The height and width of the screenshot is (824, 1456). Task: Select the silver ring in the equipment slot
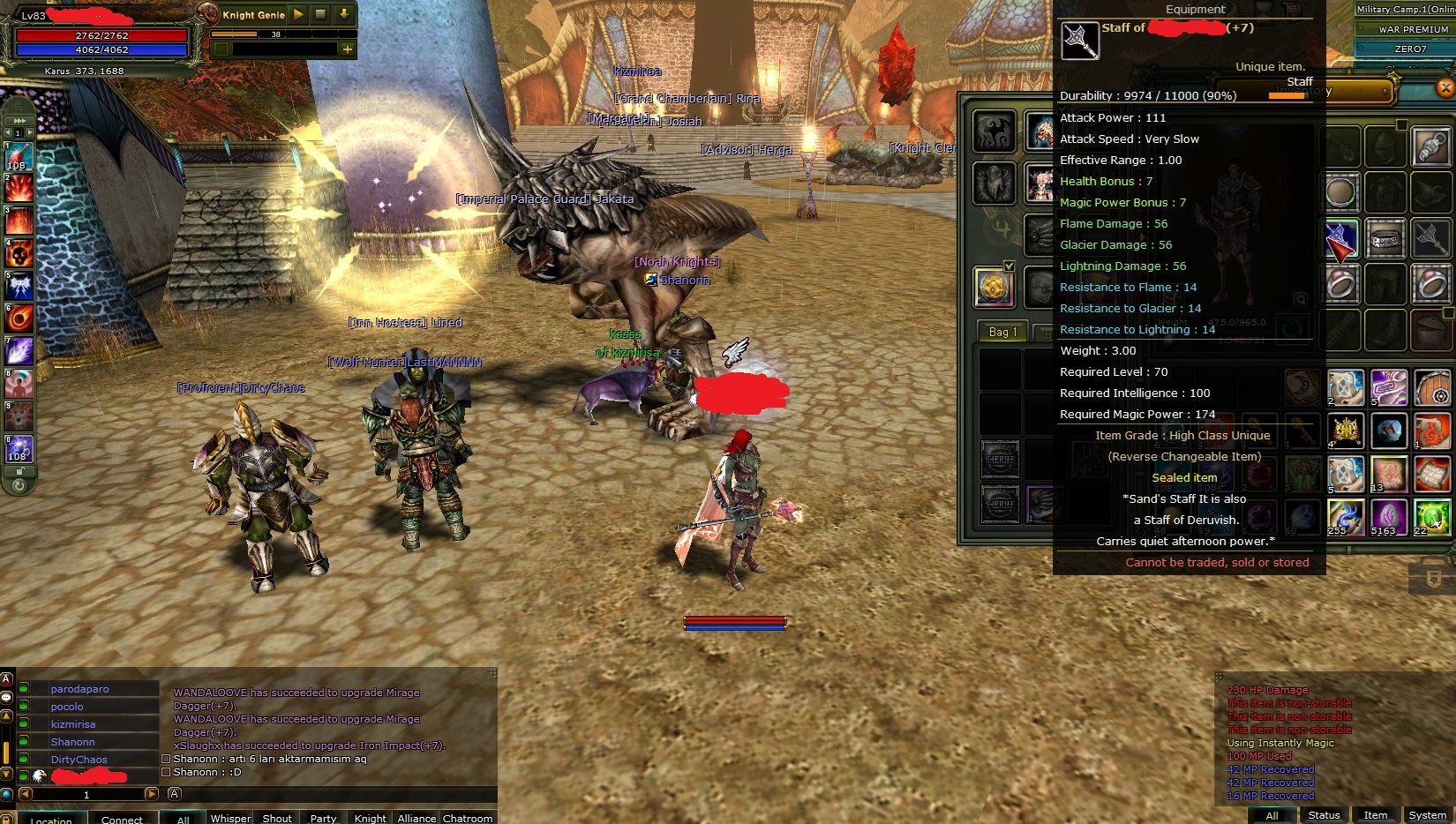(x=1340, y=284)
